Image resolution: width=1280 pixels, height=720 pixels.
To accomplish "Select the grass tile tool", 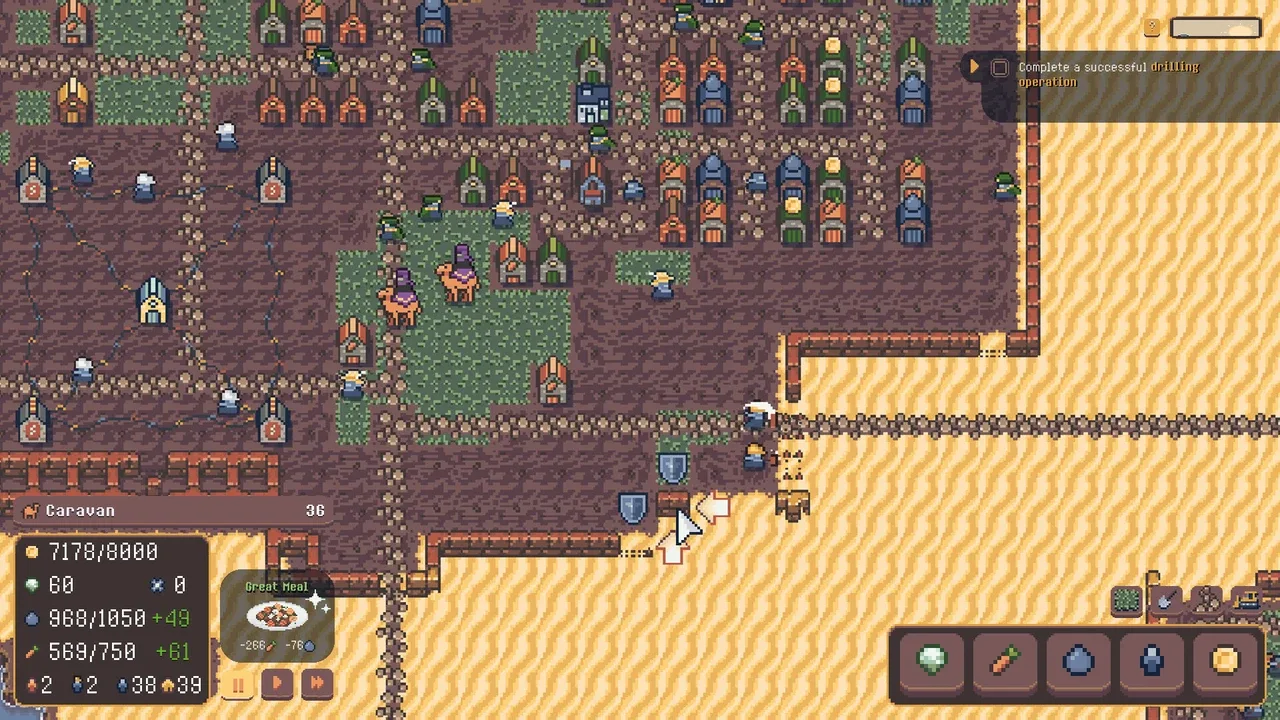I will [1127, 601].
